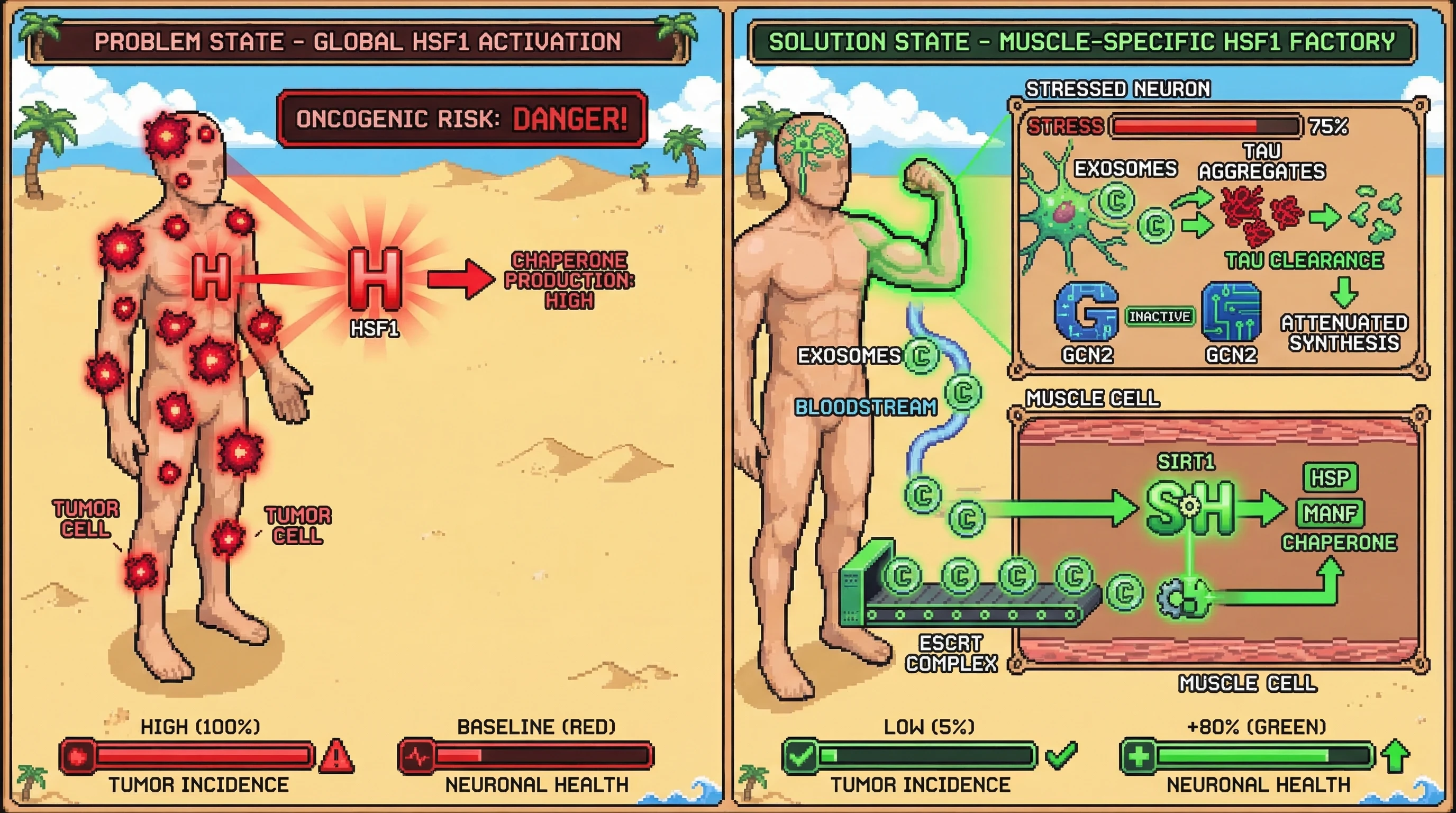Select the MANF chaperone badge
The width and height of the screenshot is (1456, 813).
coord(1330,513)
